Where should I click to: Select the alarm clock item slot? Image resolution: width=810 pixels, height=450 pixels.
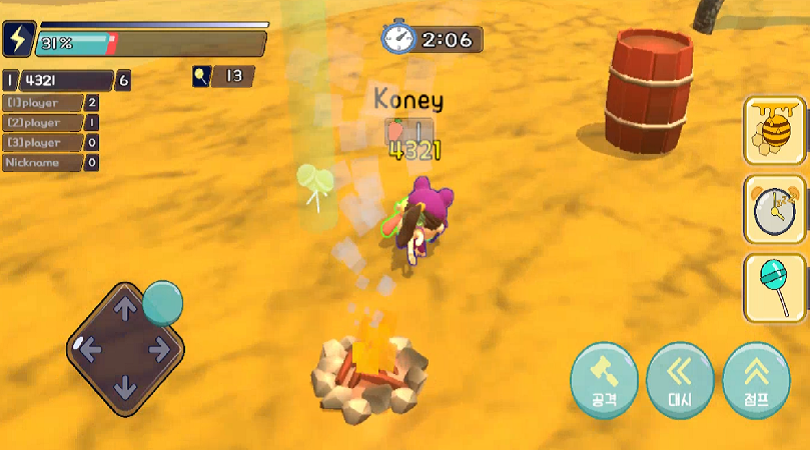(x=775, y=209)
